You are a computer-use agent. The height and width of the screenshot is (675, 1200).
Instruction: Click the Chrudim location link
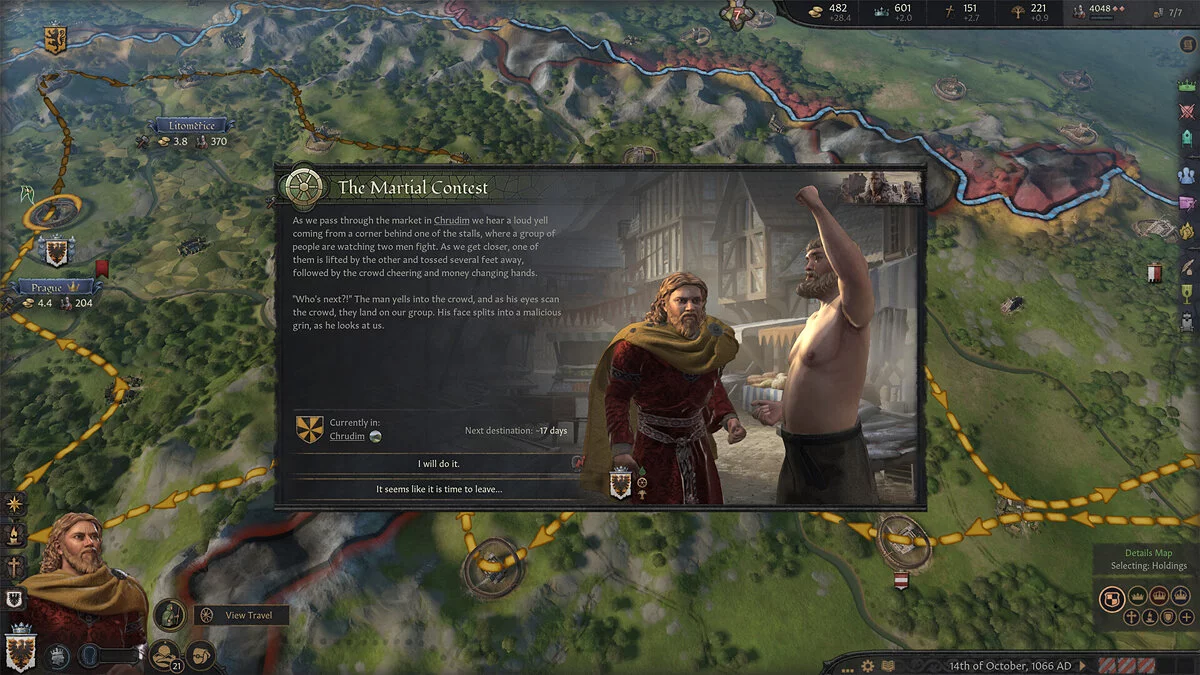point(347,437)
